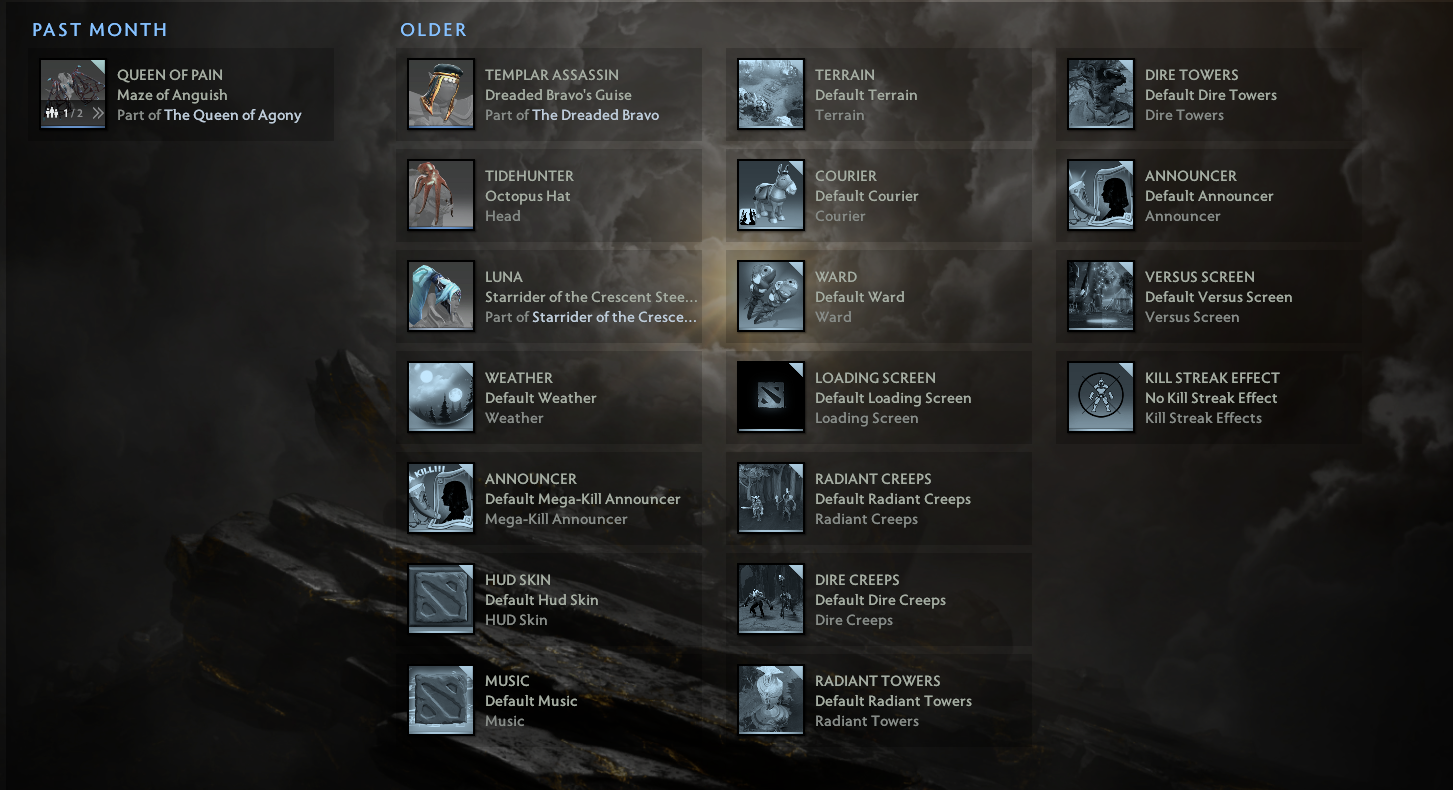This screenshot has width=1453, height=790.
Task: Select the OLDER section header
Action: tap(433, 29)
